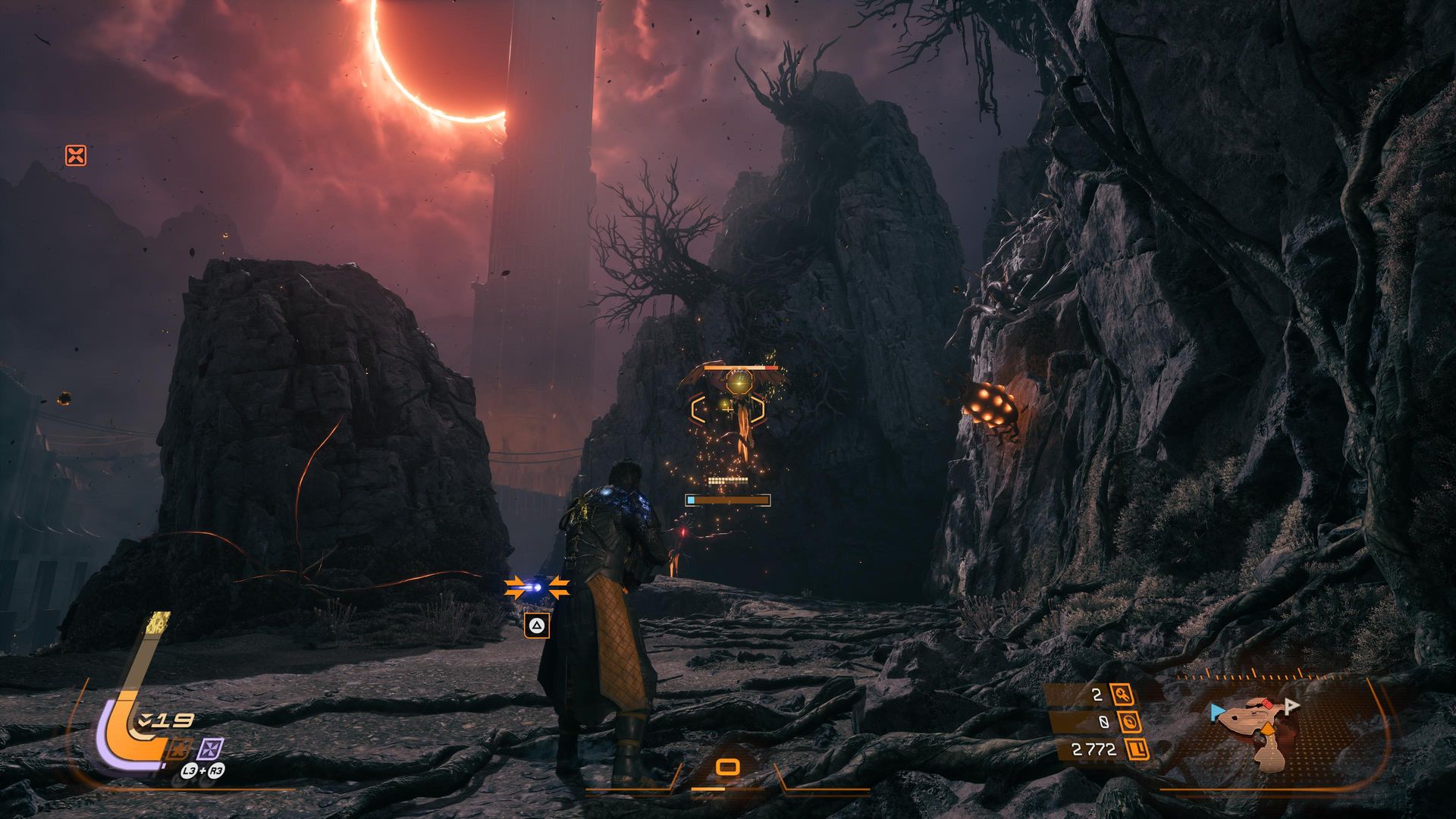The image size is (1456, 819).
Task: Select the dimmed orange ability icon
Action: tap(179, 749)
